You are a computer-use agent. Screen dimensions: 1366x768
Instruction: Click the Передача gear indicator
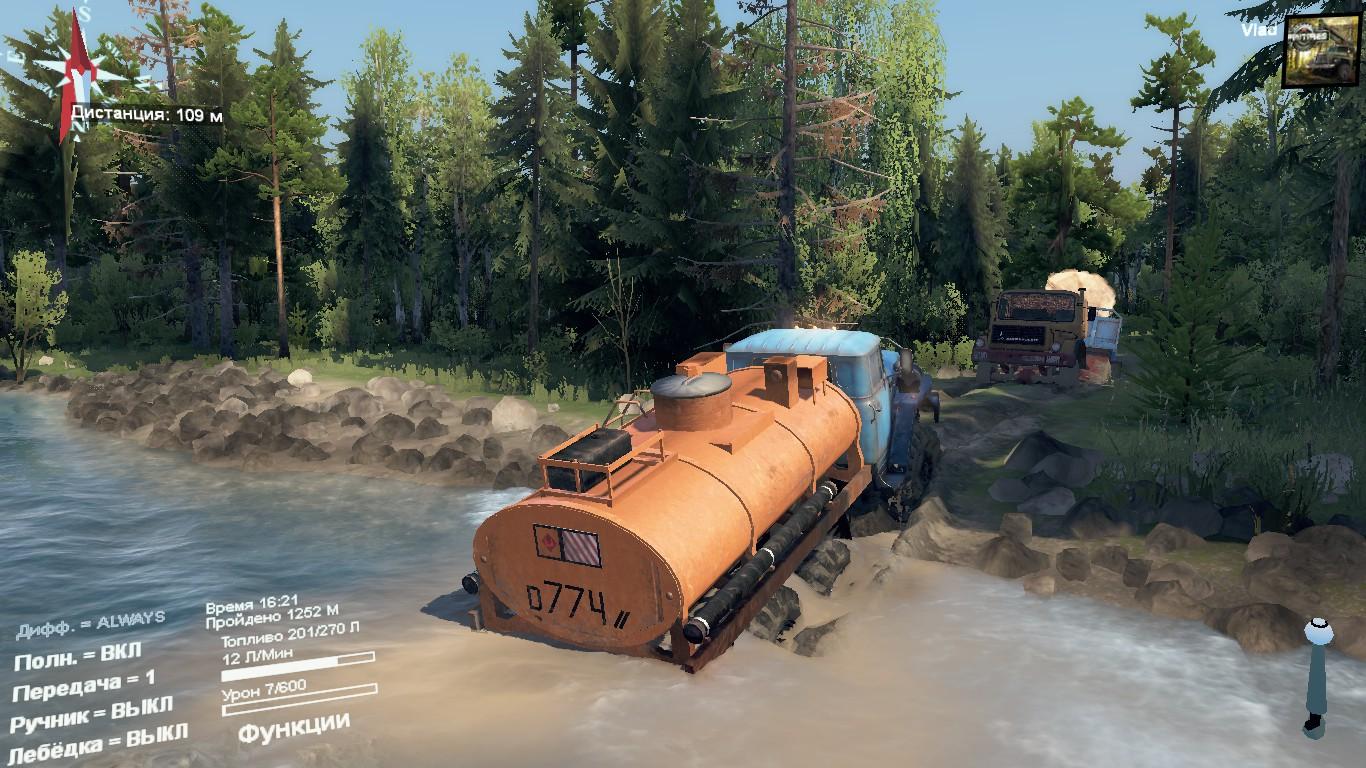(84, 685)
